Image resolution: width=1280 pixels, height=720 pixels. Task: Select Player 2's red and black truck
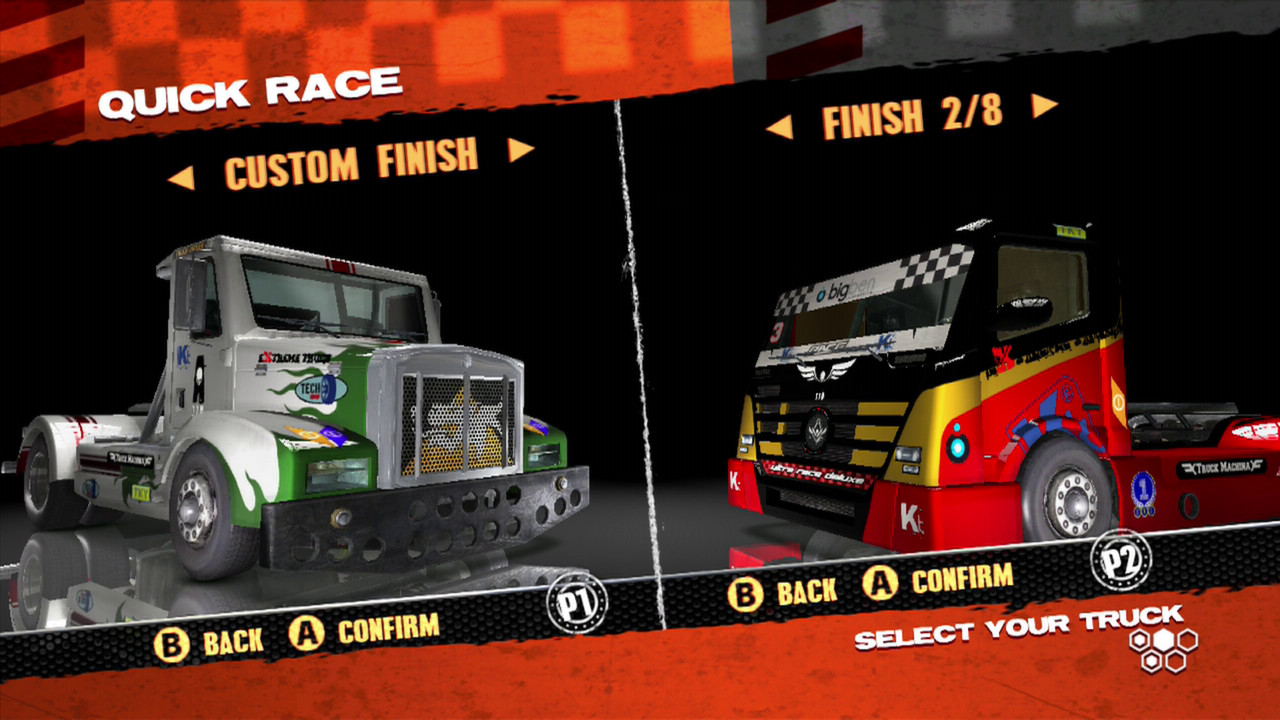coord(950,390)
